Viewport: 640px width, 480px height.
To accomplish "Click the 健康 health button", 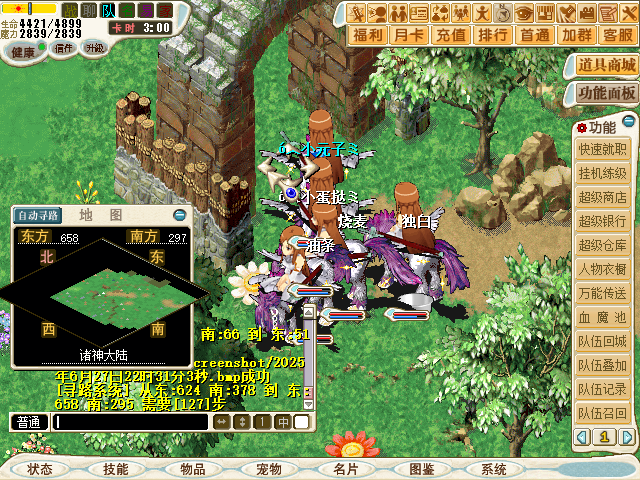I will coord(23,49).
